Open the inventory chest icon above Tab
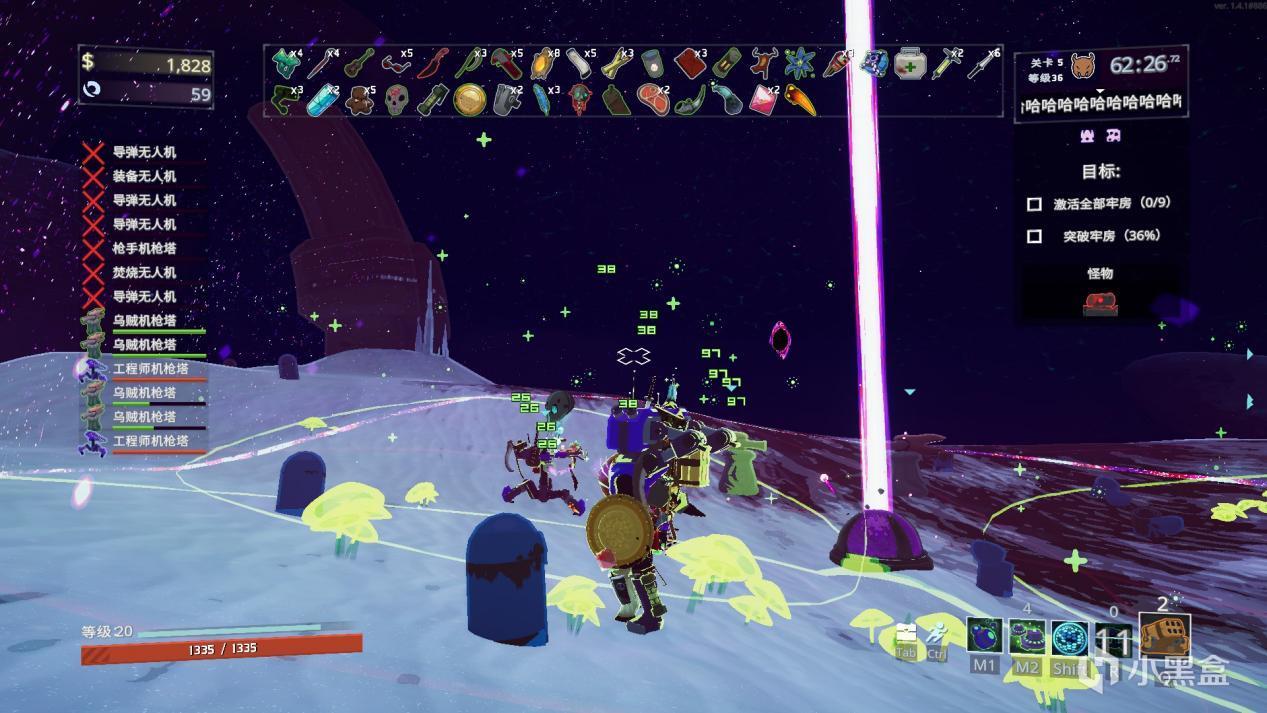 (906, 634)
